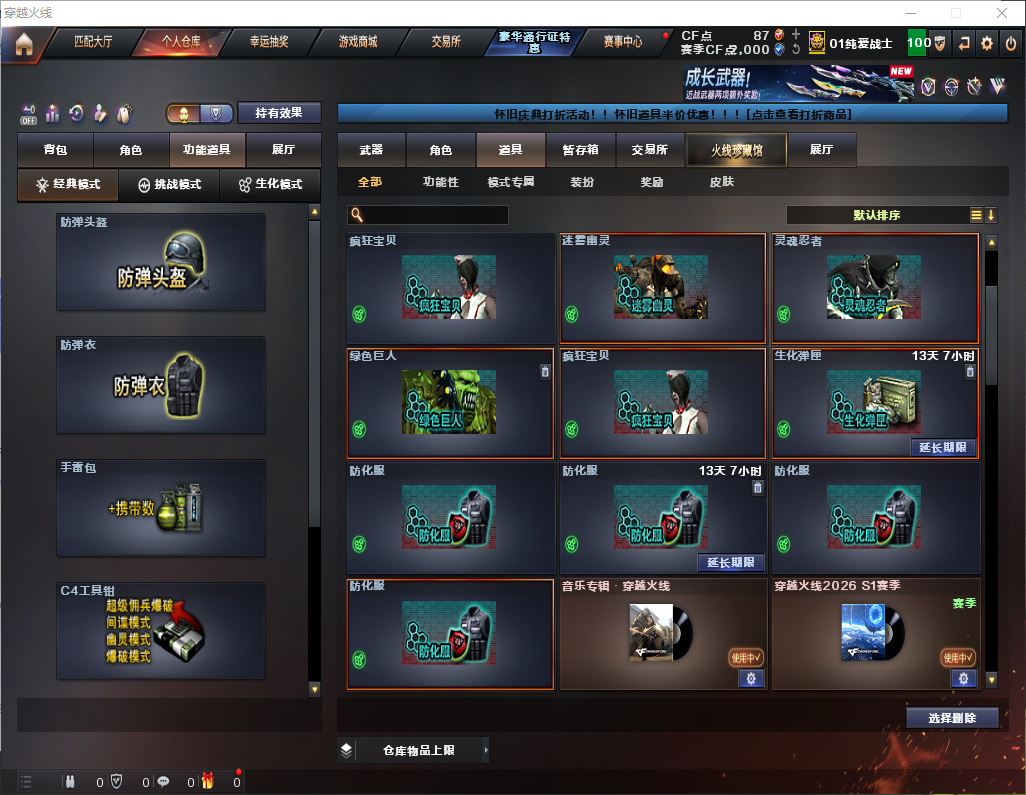Viewport: 1026px width, 795px height.
Task: Click the home icon button
Action: [x=23, y=43]
